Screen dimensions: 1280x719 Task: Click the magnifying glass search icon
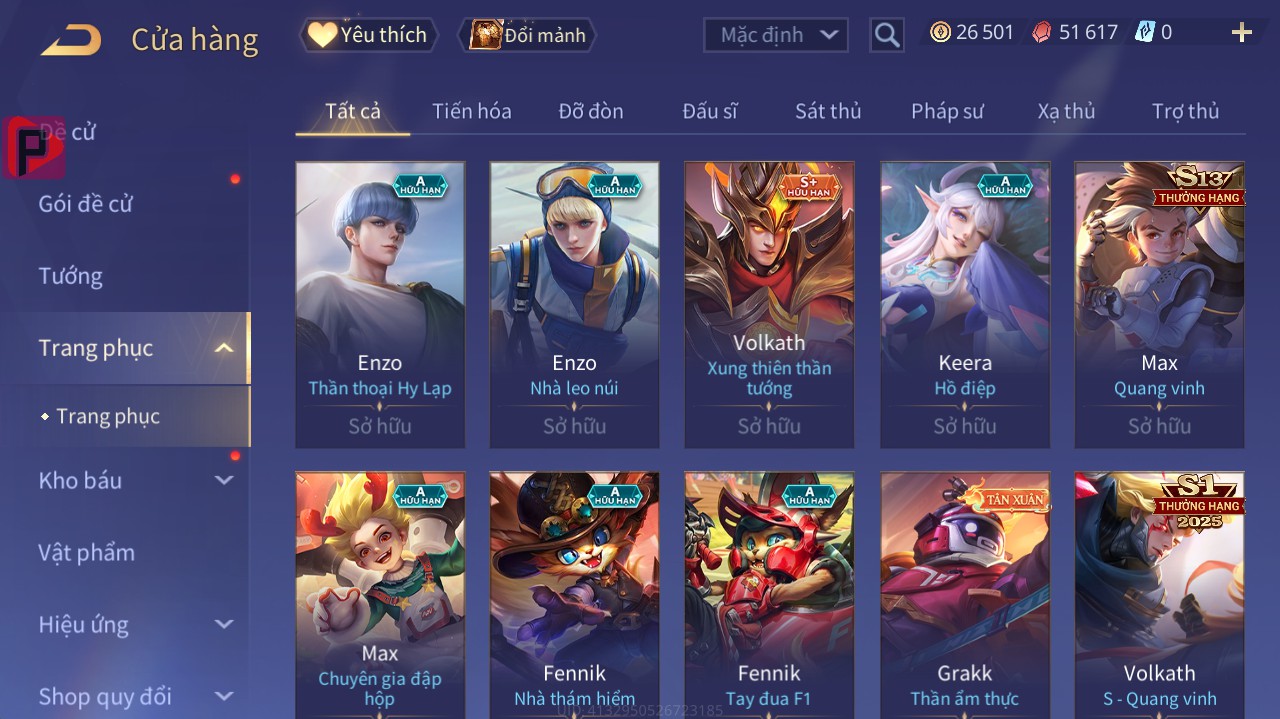(886, 36)
